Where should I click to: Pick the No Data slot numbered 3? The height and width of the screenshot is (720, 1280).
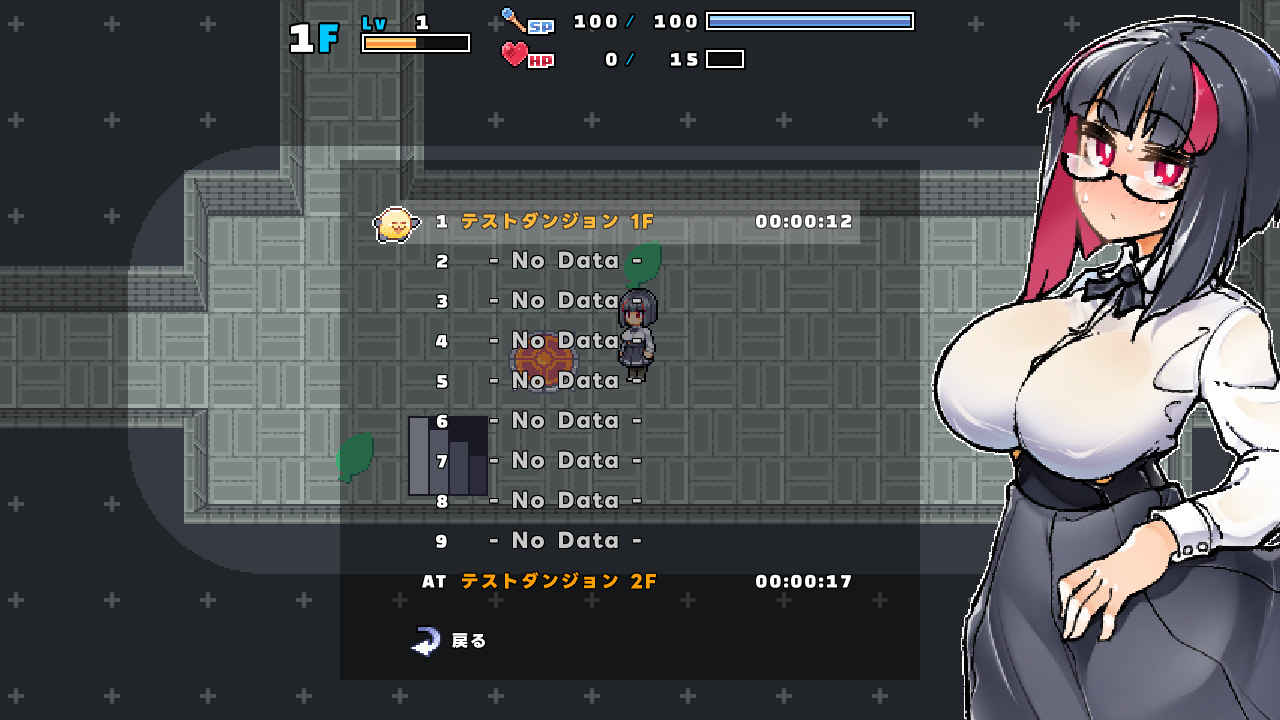click(x=566, y=301)
